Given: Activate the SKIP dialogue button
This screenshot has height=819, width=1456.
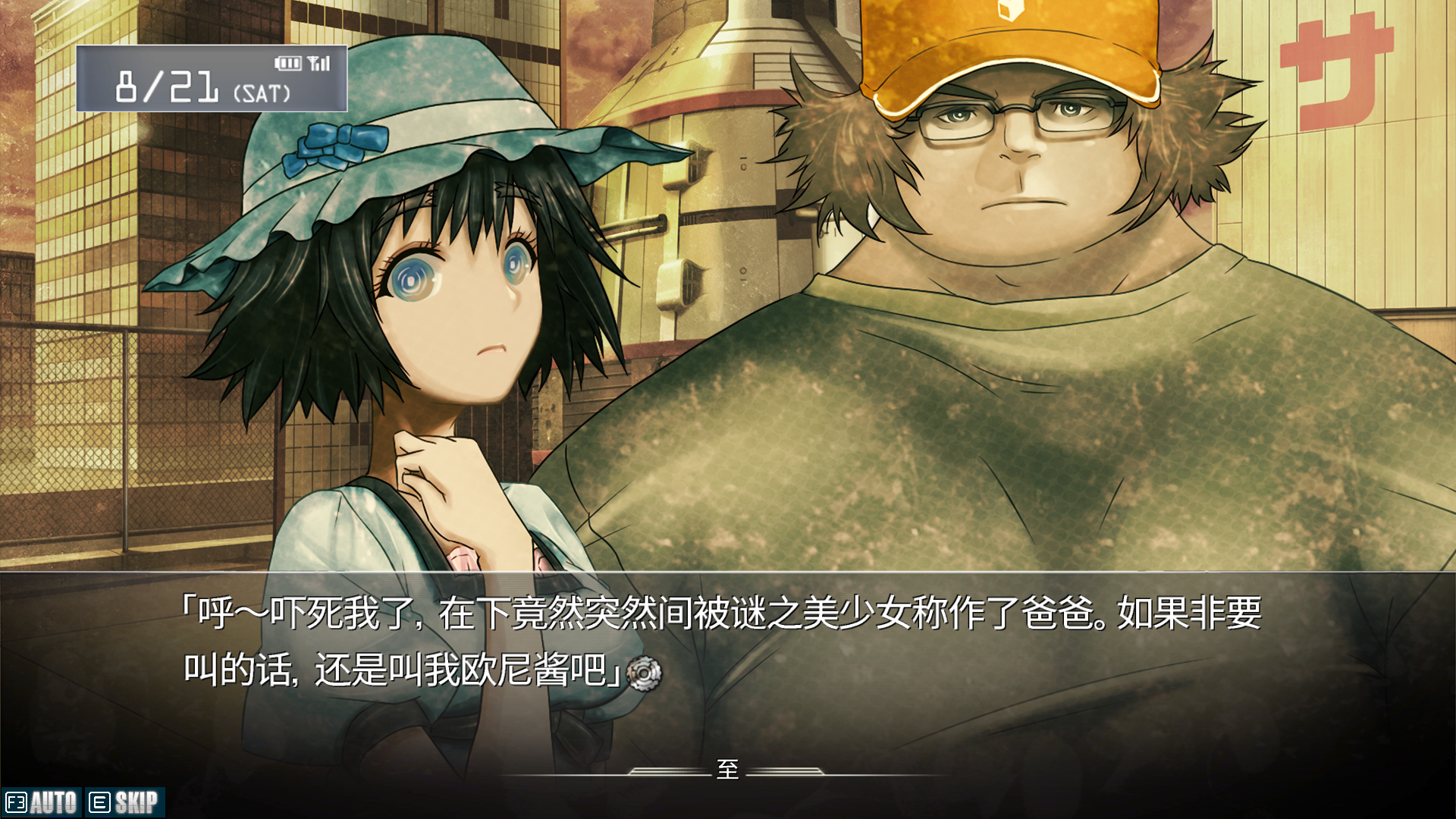Looking at the screenshot, I should 124,802.
